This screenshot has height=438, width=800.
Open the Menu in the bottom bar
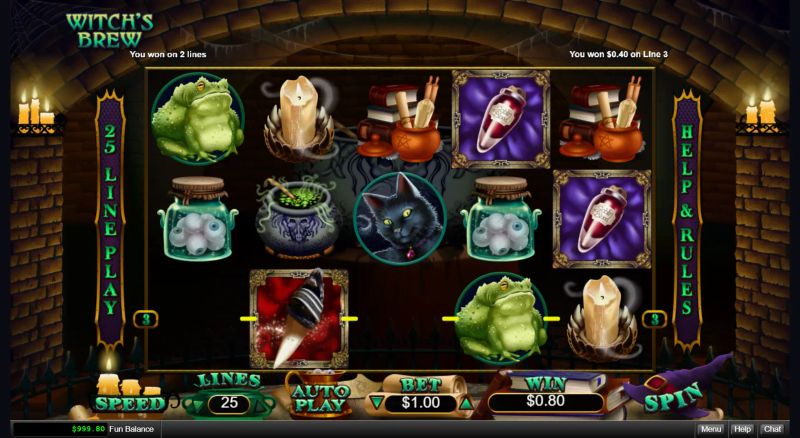(710, 429)
